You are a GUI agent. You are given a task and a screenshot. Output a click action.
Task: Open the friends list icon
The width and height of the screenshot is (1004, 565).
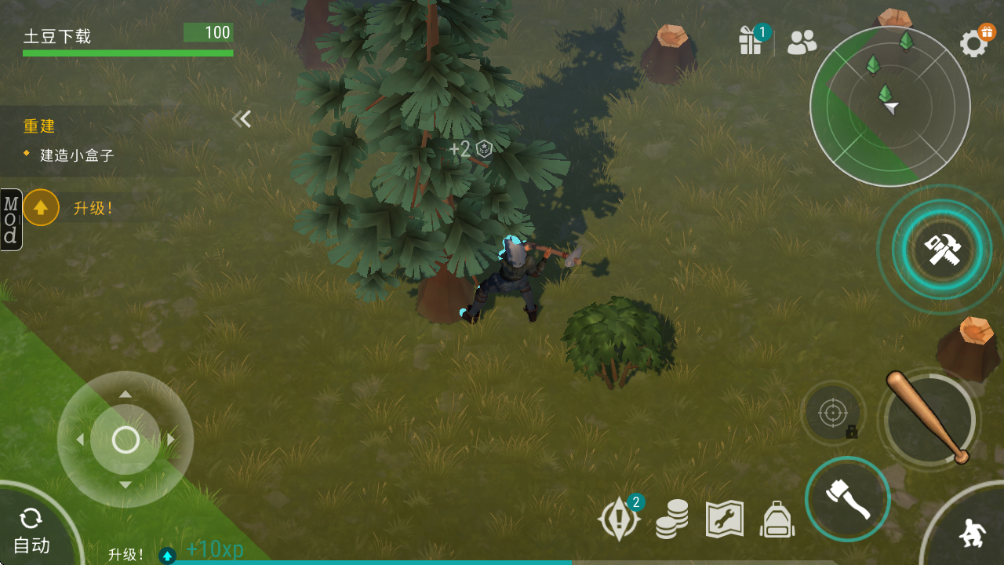pos(802,42)
